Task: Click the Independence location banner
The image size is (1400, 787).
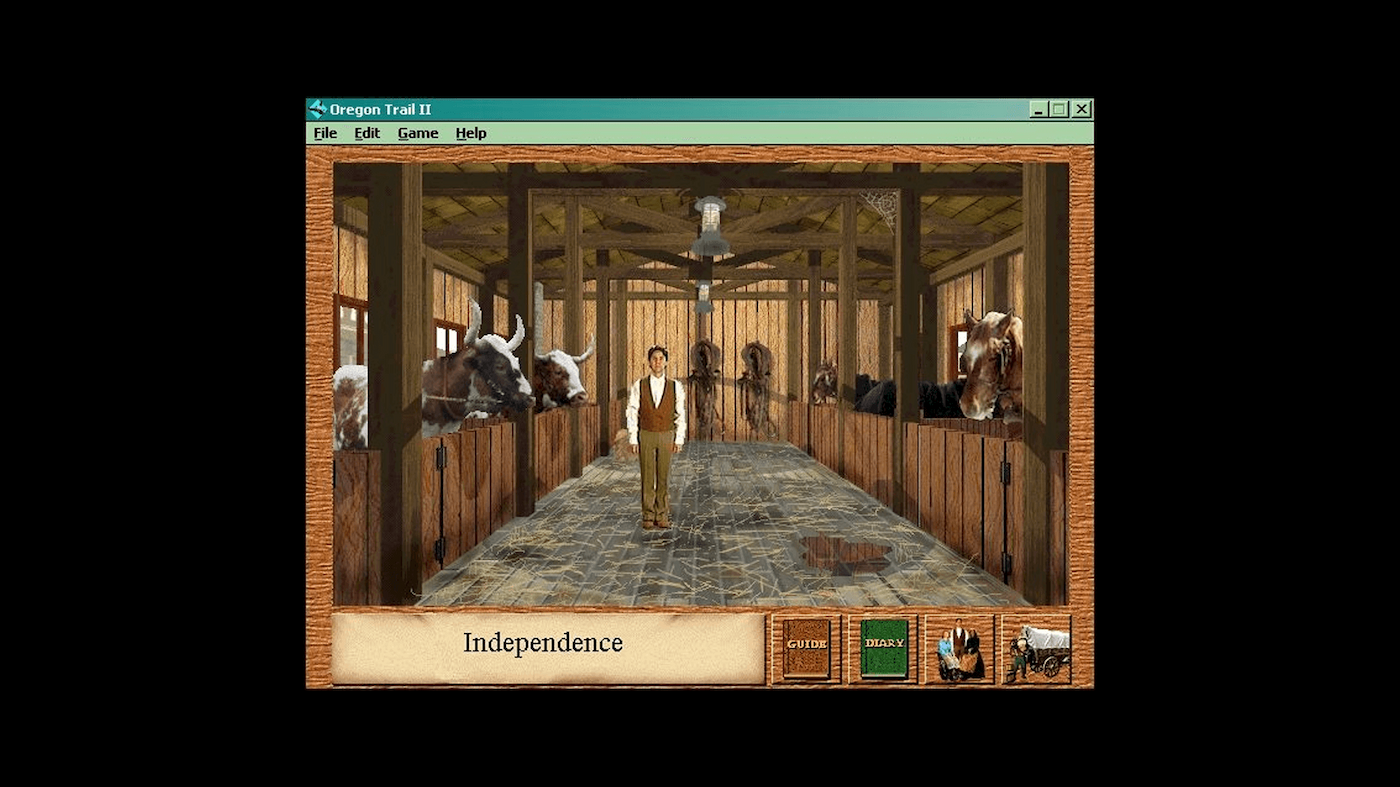Action: 545,644
